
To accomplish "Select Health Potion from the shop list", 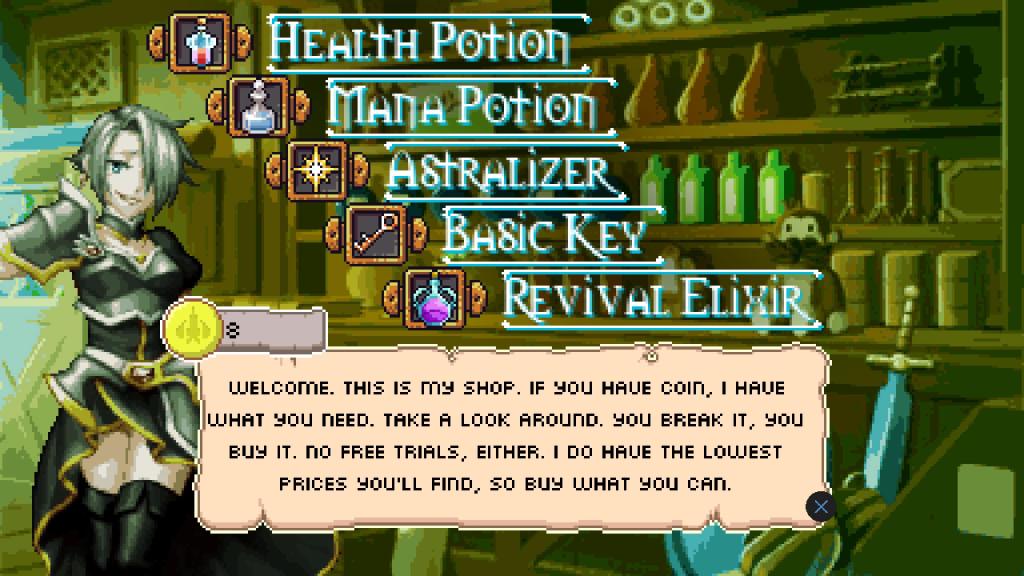I will click(420, 41).
